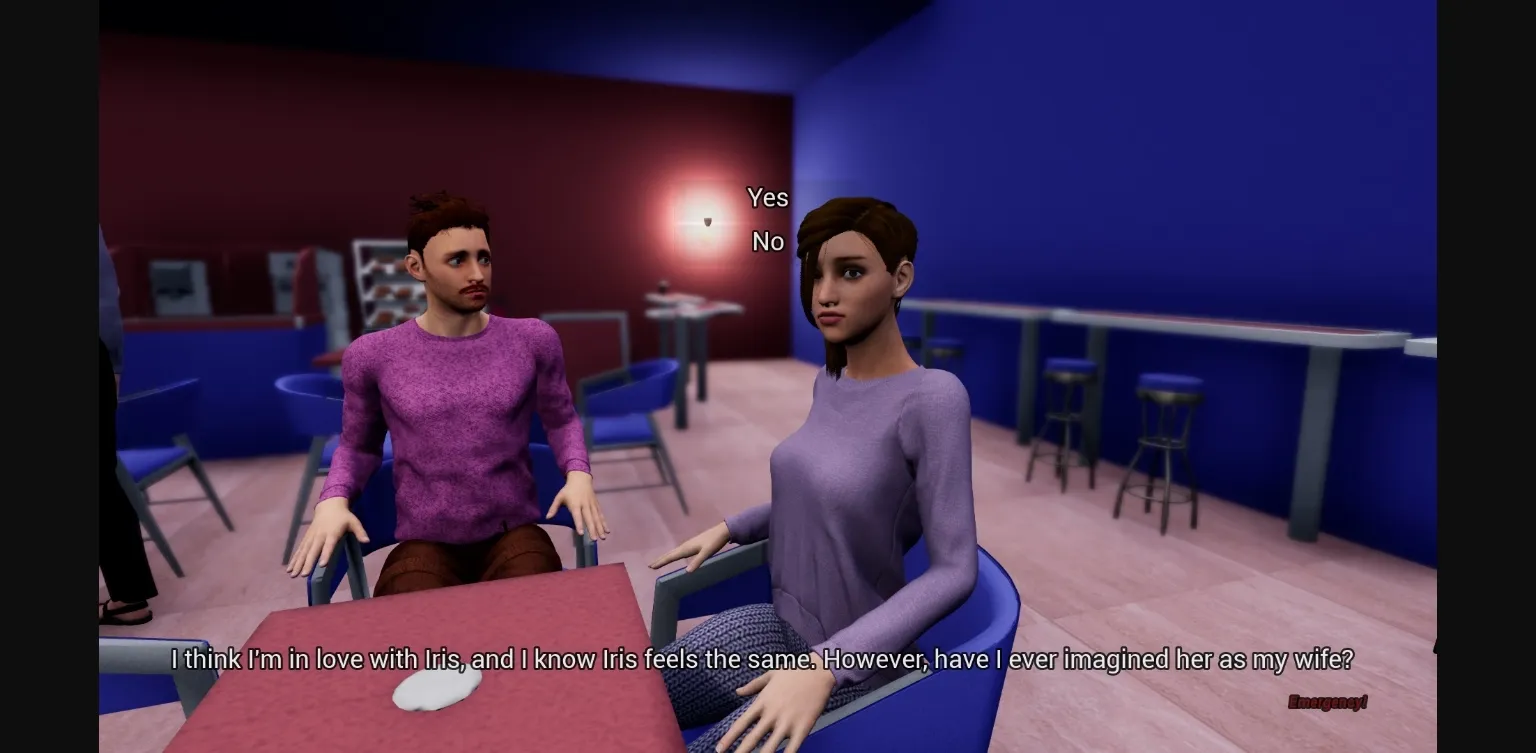Click the white plate on the table

pyautogui.click(x=438, y=692)
